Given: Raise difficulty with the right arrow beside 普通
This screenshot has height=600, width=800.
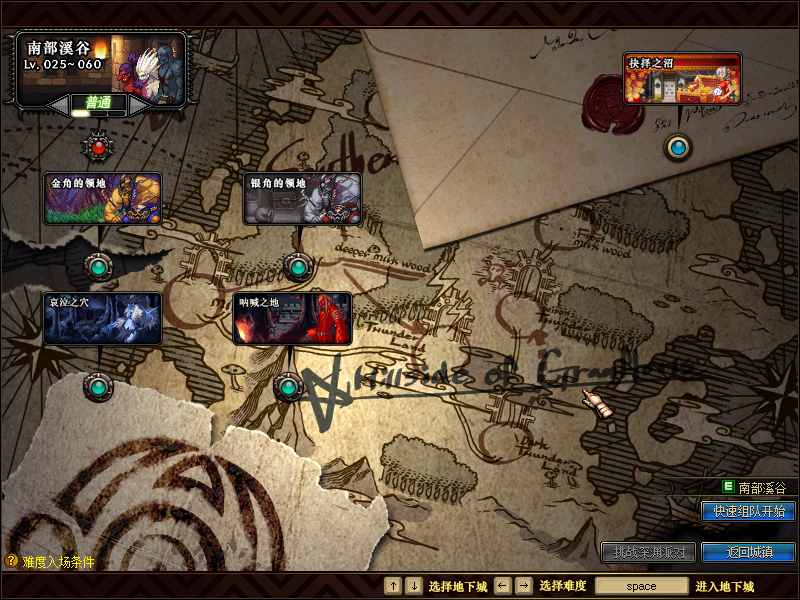Looking at the screenshot, I should click(x=141, y=103).
